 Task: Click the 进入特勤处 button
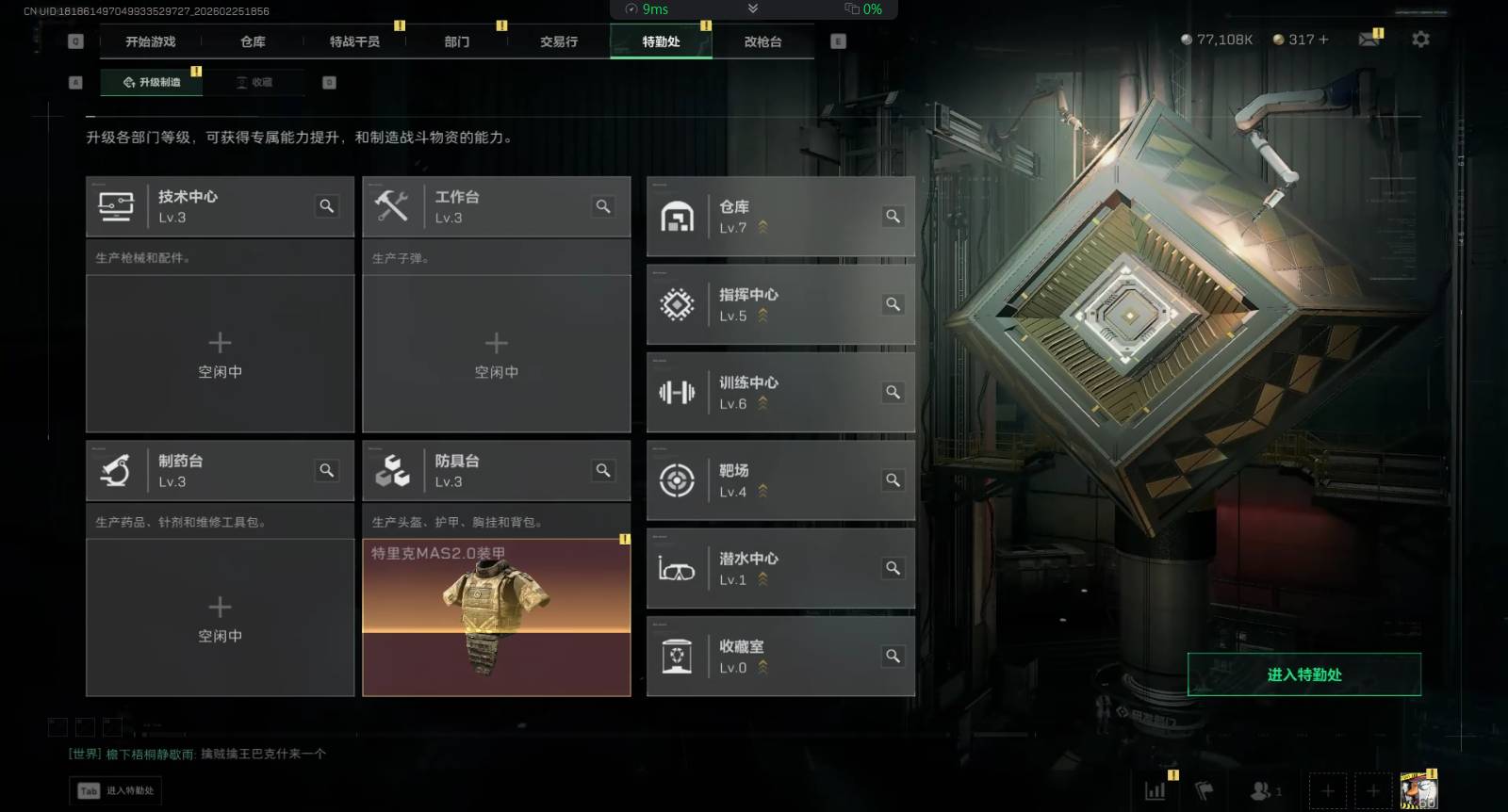[x=1303, y=674]
